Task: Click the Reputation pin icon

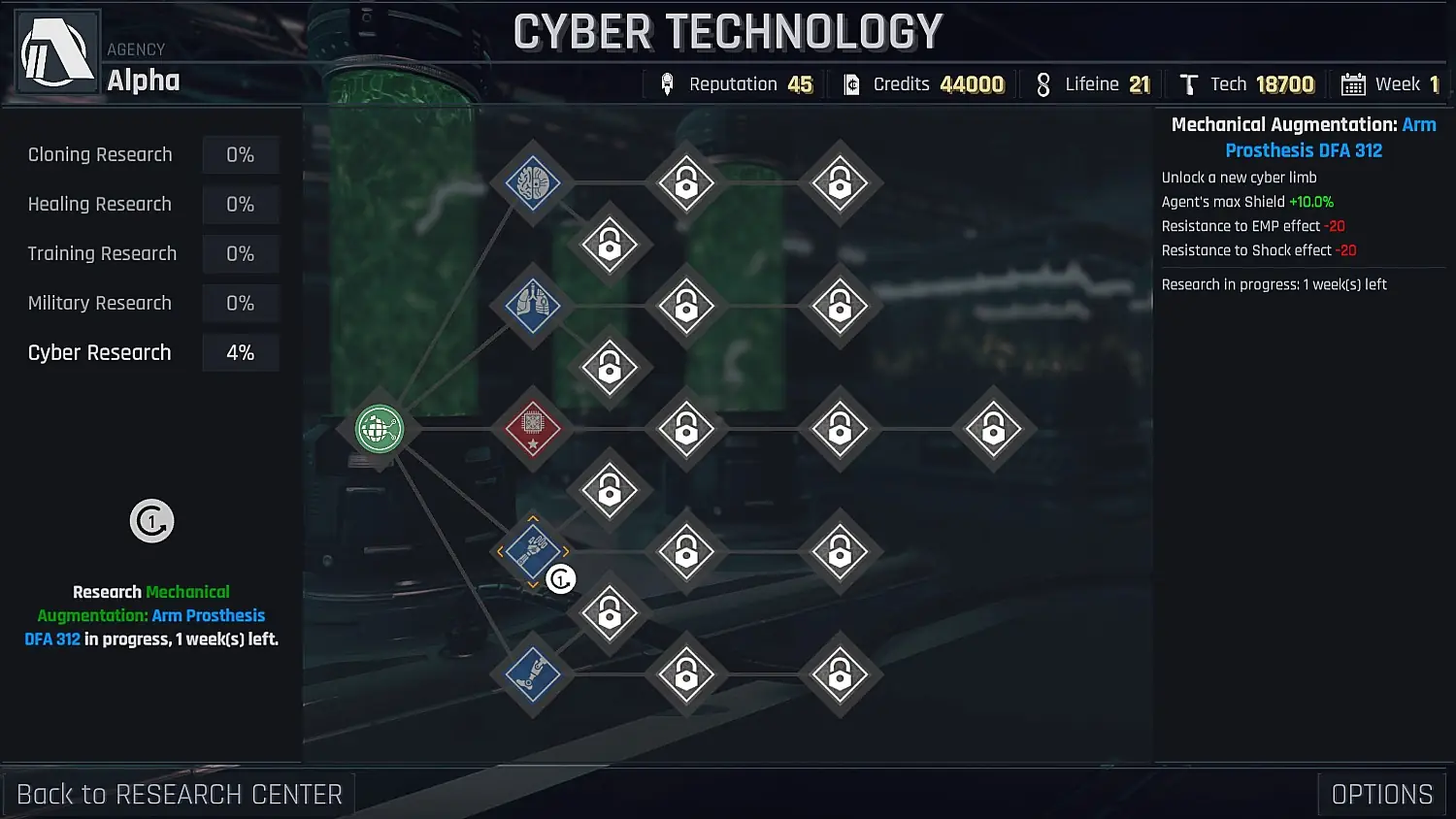Action: point(666,83)
